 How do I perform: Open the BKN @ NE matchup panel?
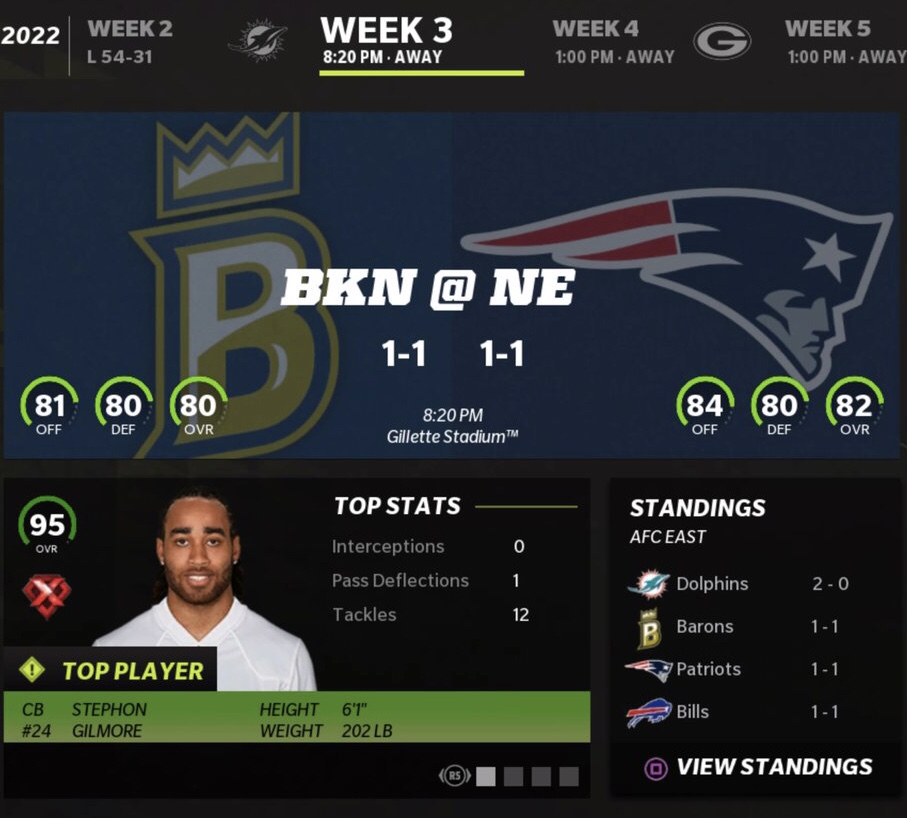452,287
